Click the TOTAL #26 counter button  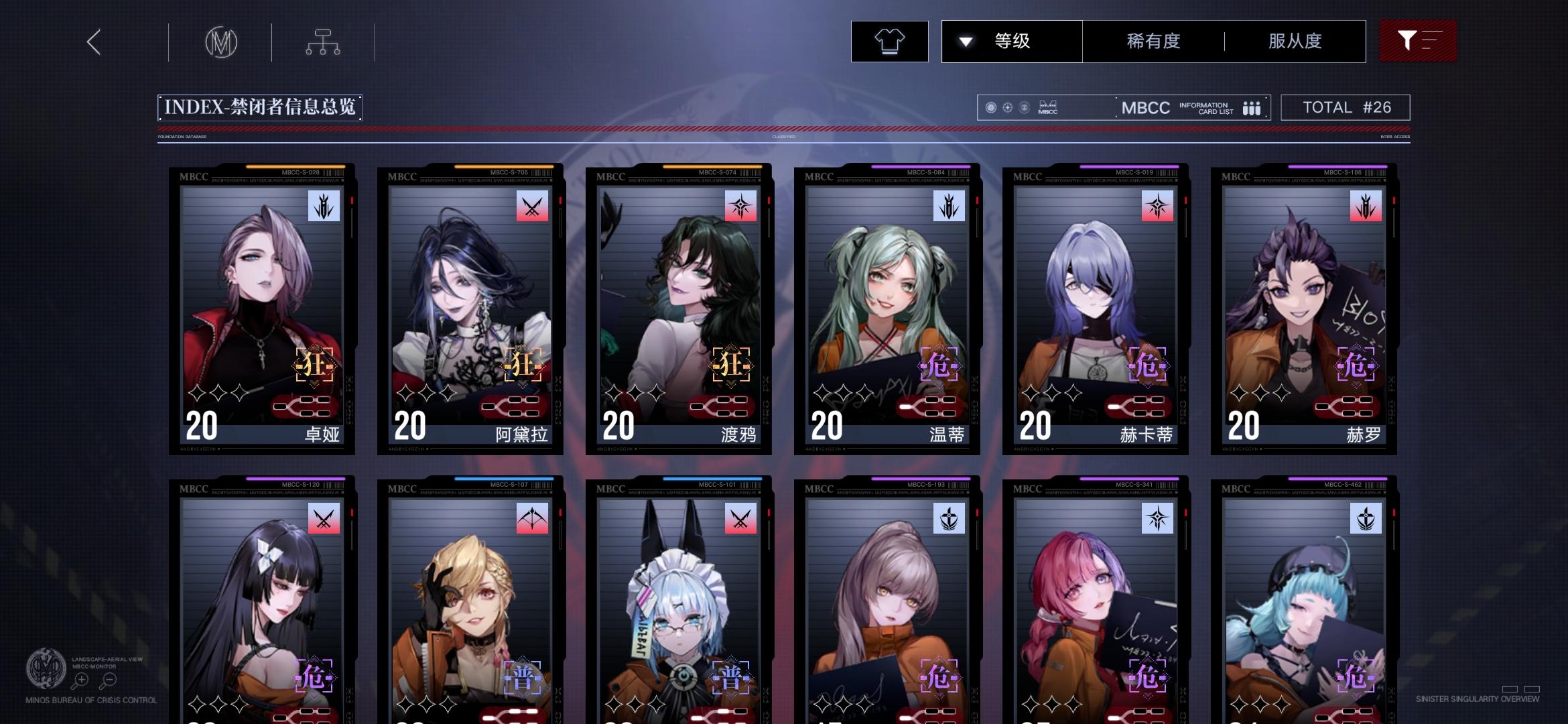(x=1345, y=107)
